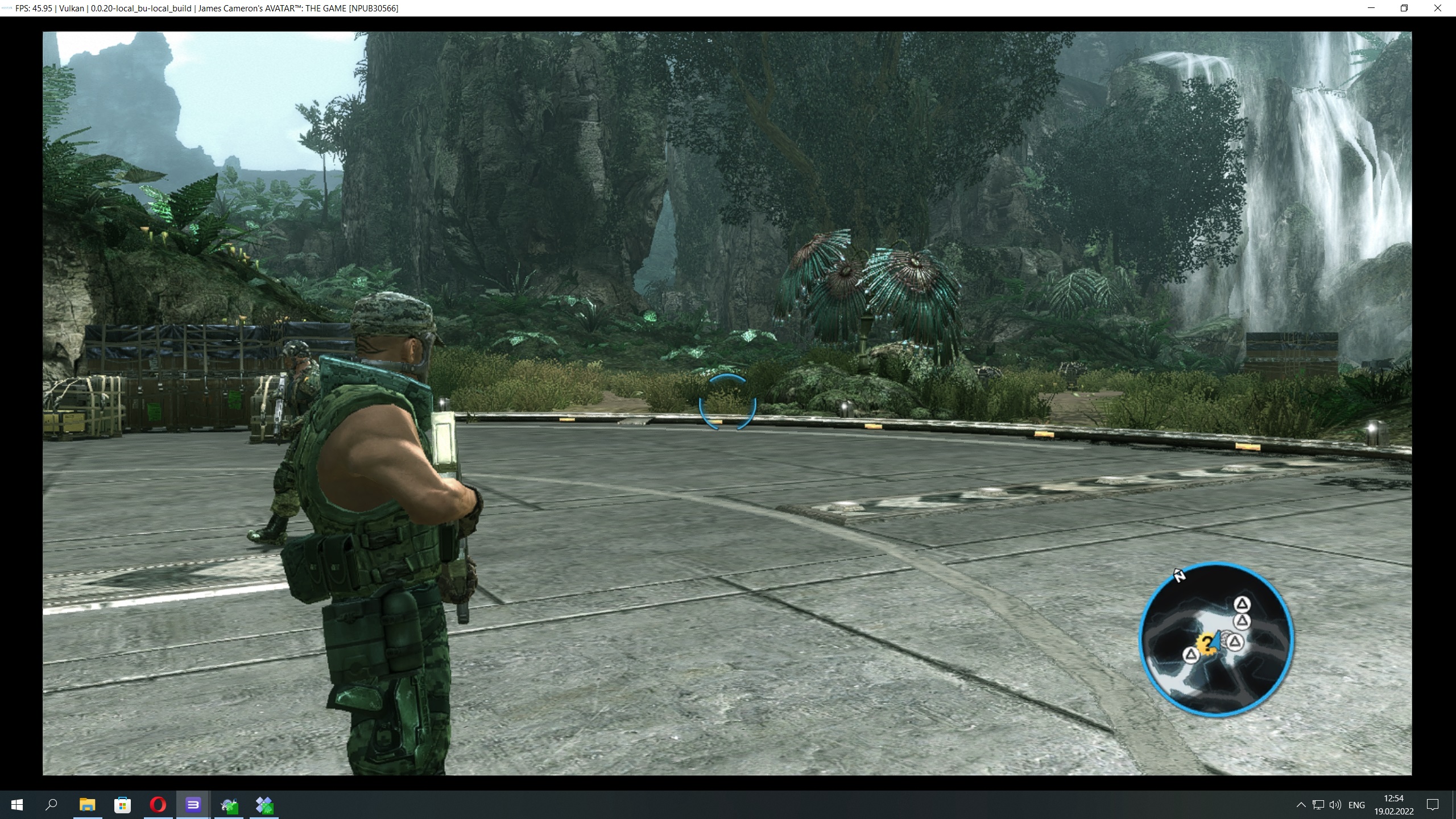Launch Windows Search from the taskbar
This screenshot has height=819, width=1456.
pyautogui.click(x=50, y=805)
